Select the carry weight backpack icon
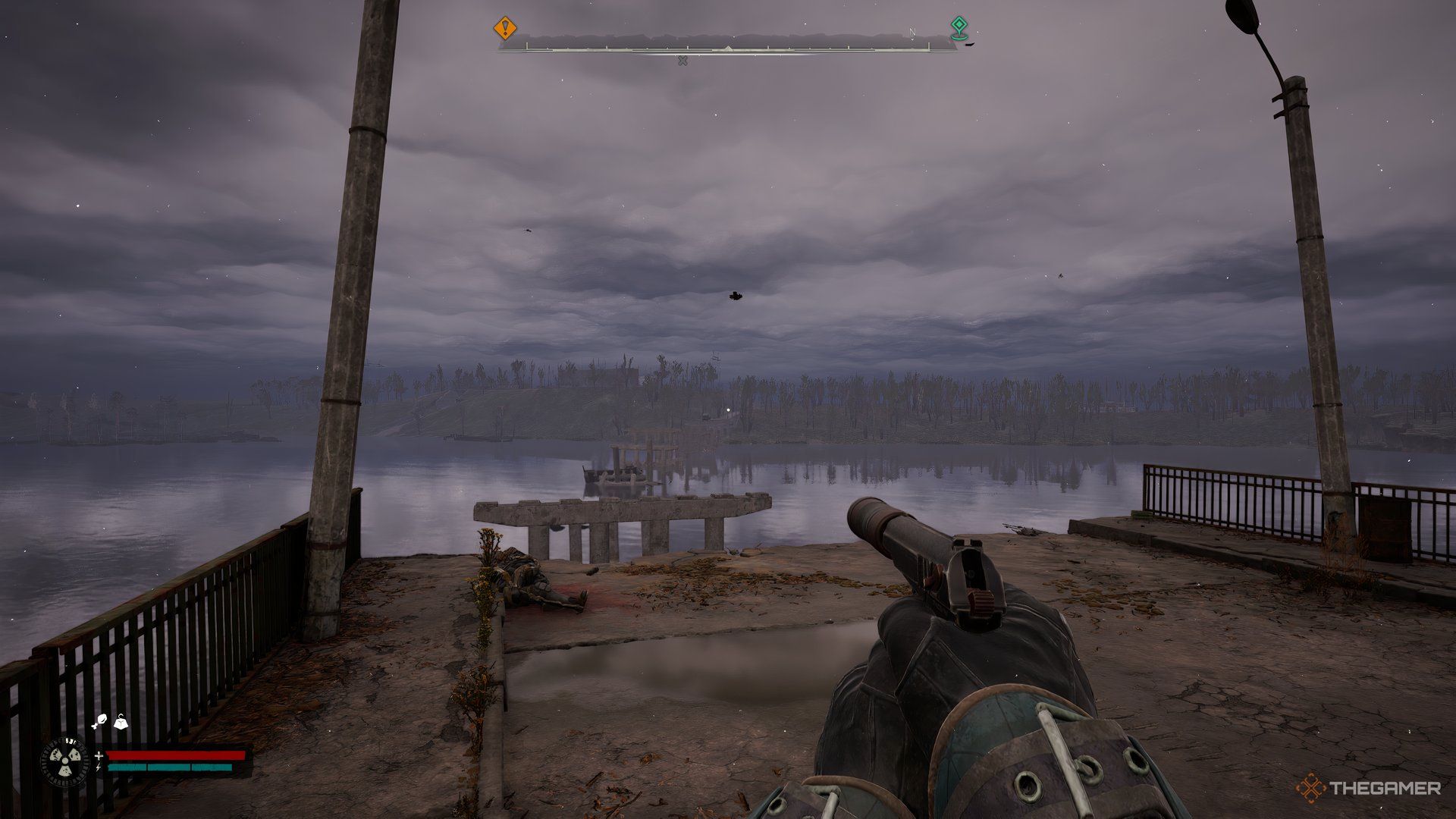Image resolution: width=1456 pixels, height=819 pixels. (121, 722)
